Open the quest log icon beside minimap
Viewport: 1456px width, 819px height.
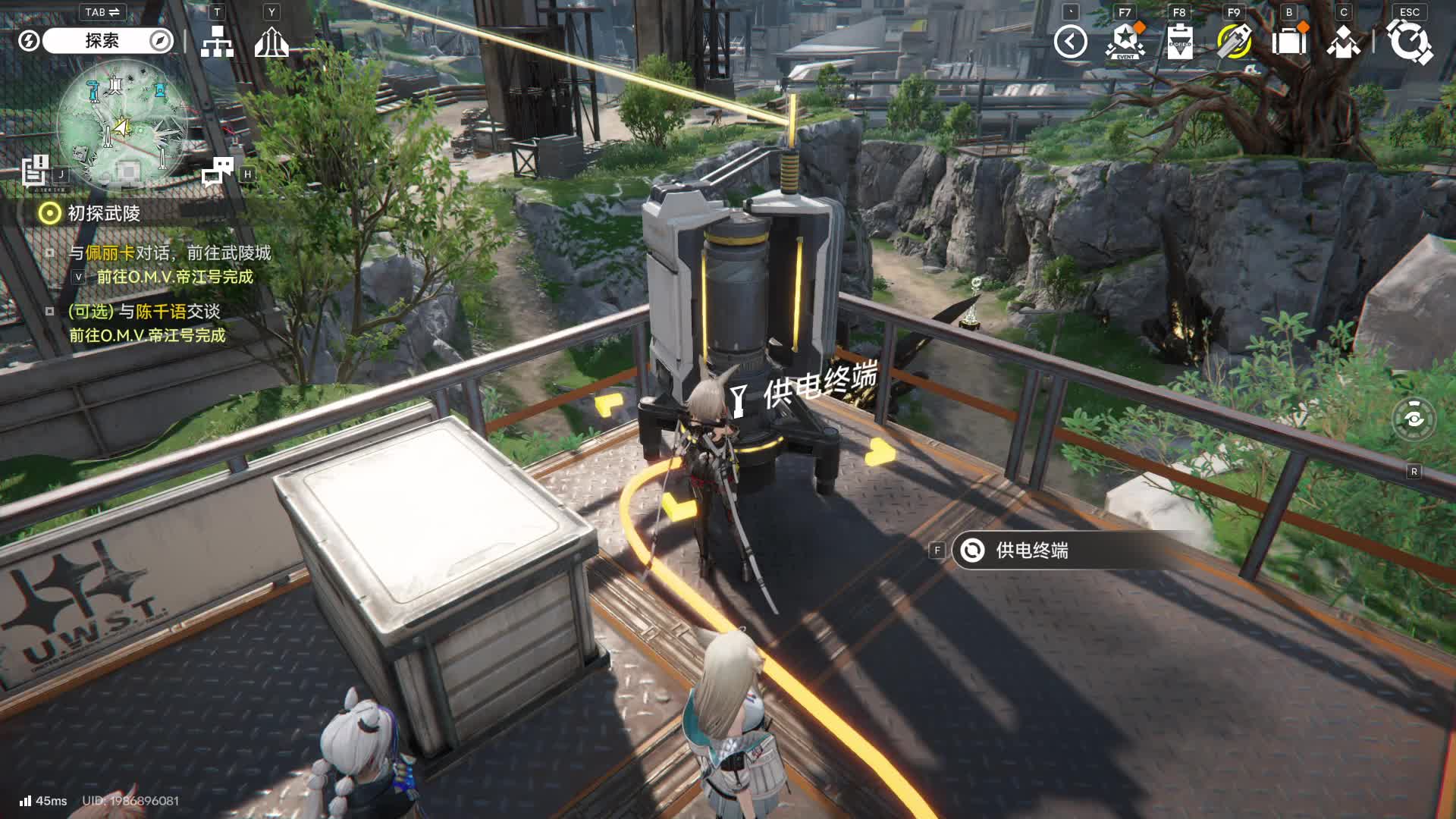click(35, 170)
